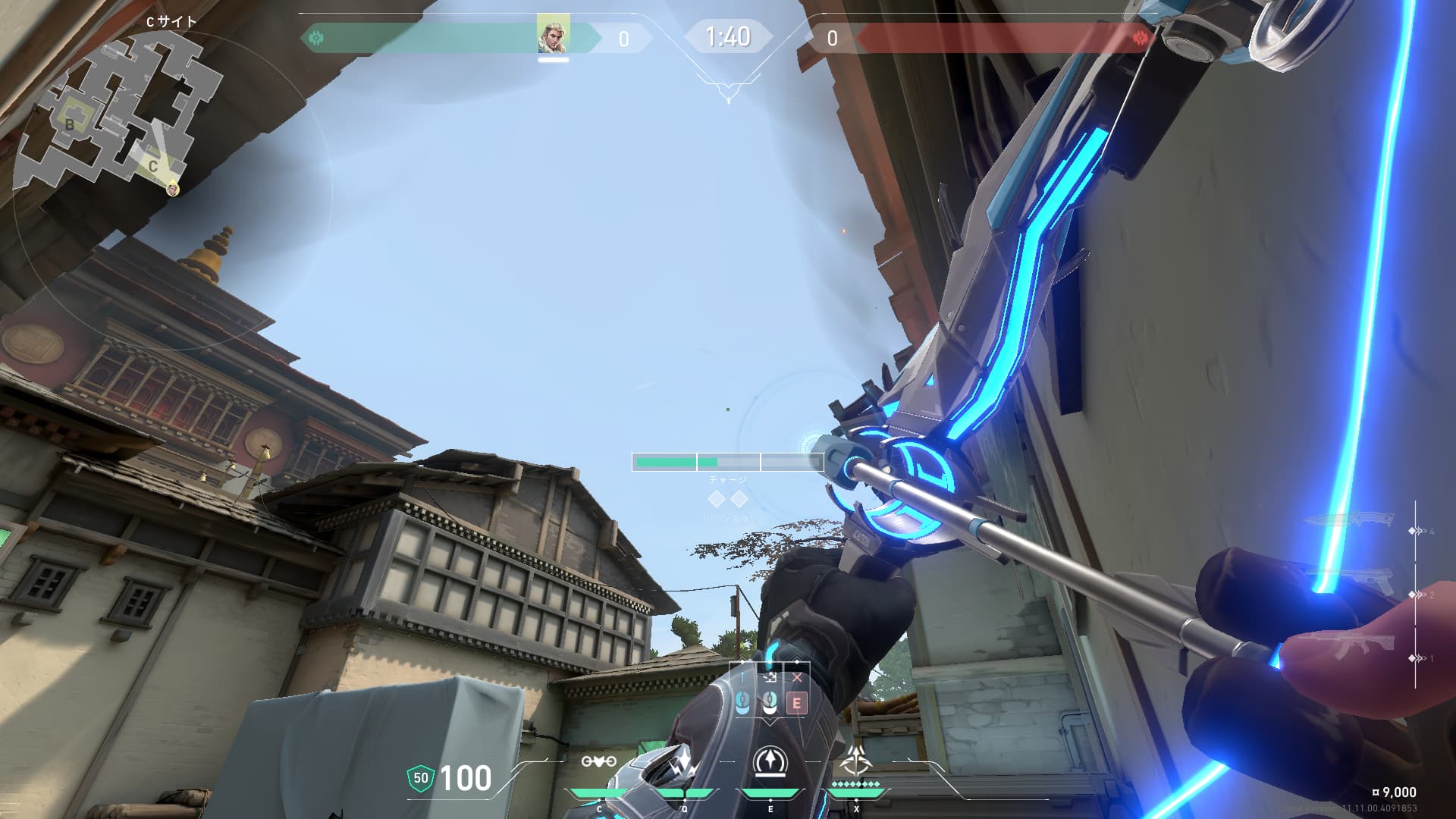Select the Shock Bolt ability icon
This screenshot has height=819, width=1456.
click(x=684, y=764)
